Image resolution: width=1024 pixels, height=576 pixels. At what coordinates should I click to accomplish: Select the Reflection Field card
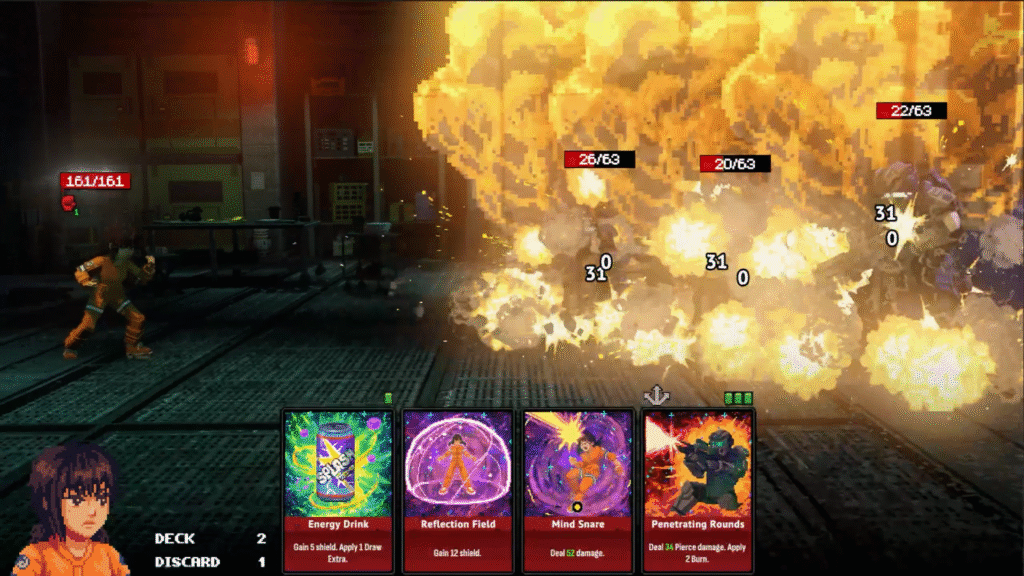click(458, 490)
